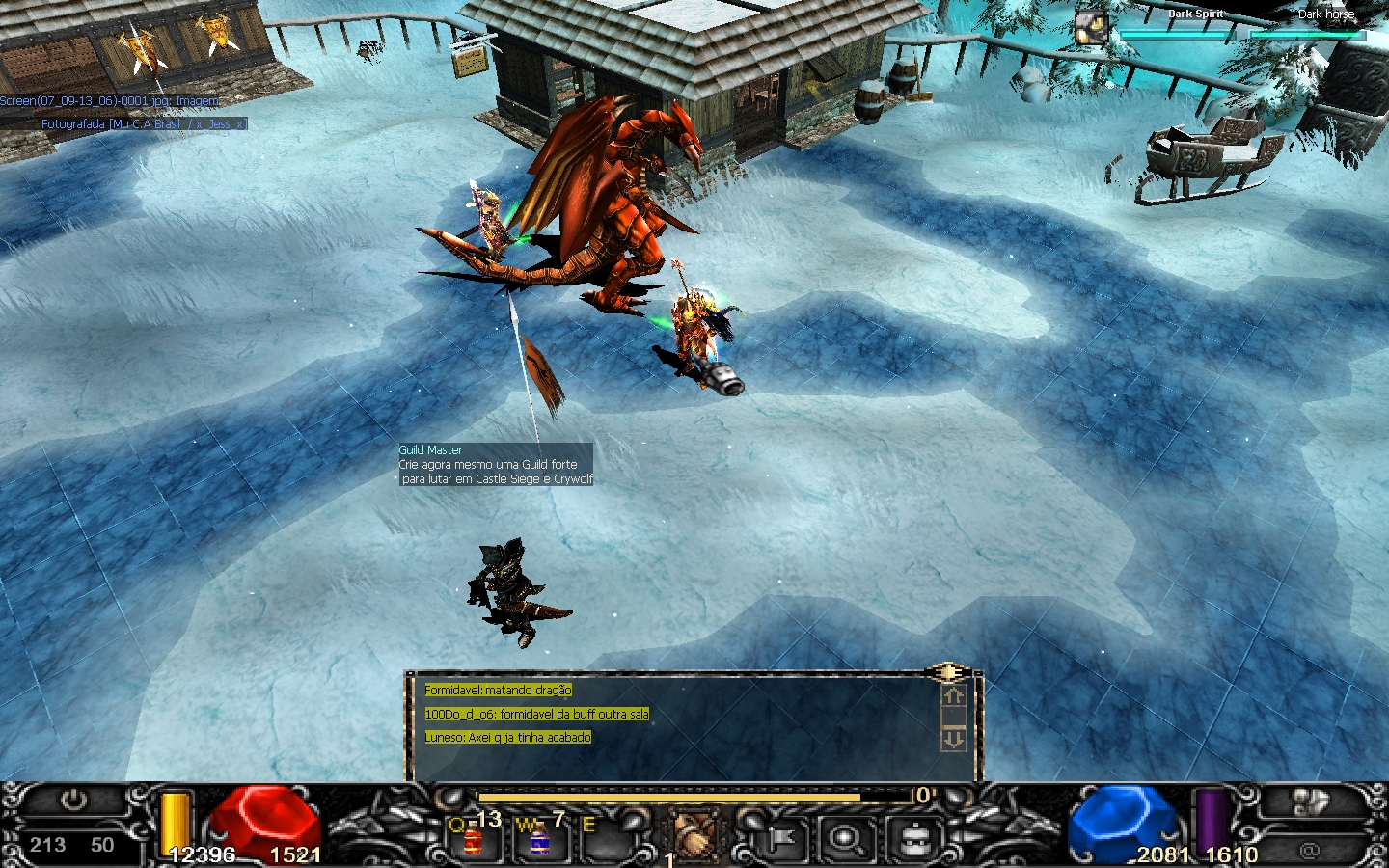Click the chat window resize handle
Screen dimensions: 1389x868
(x=948, y=672)
